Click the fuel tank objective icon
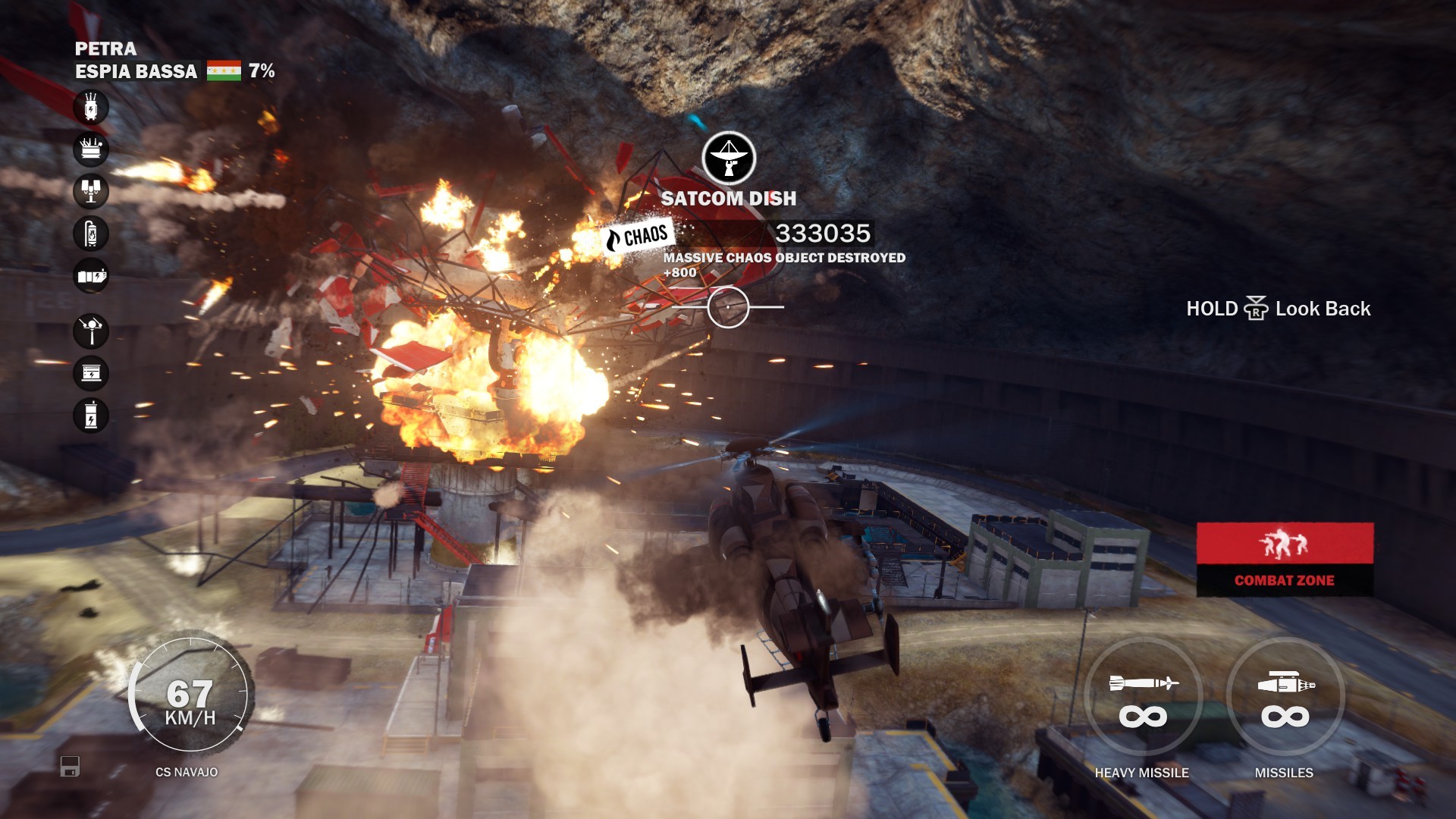This screenshot has width=1456, height=819. click(91, 234)
